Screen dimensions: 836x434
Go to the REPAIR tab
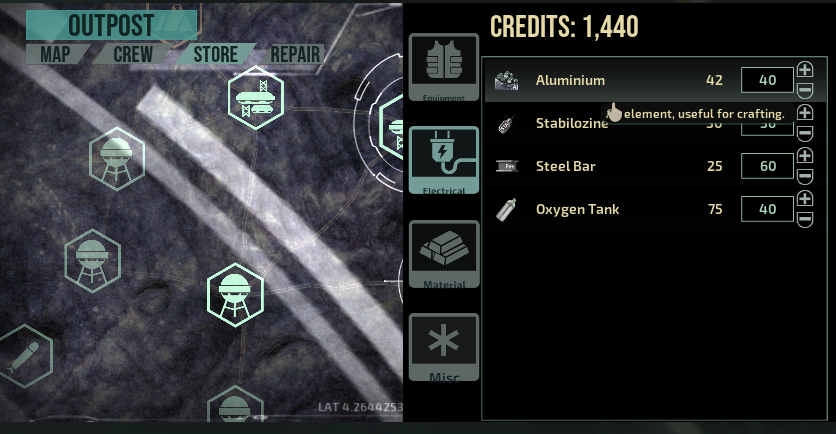coord(295,54)
